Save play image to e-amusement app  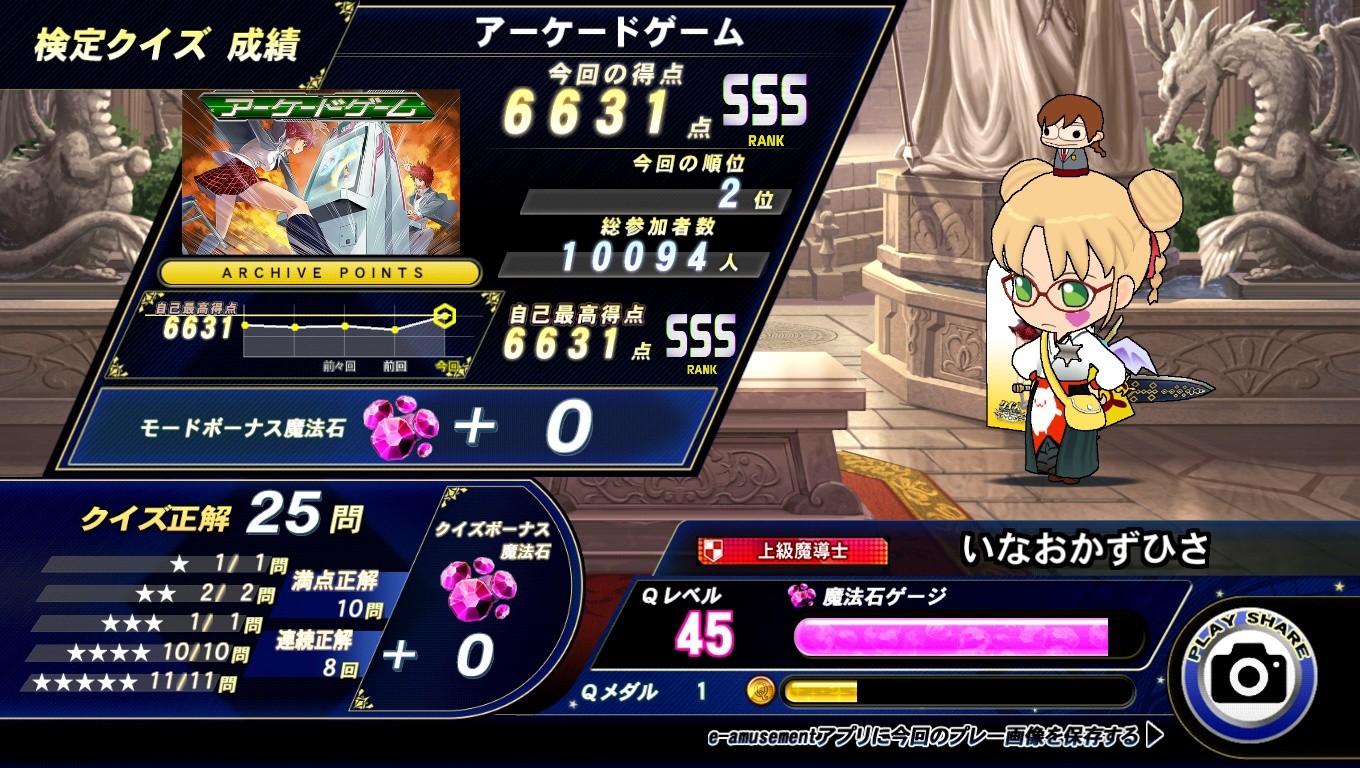(934, 738)
